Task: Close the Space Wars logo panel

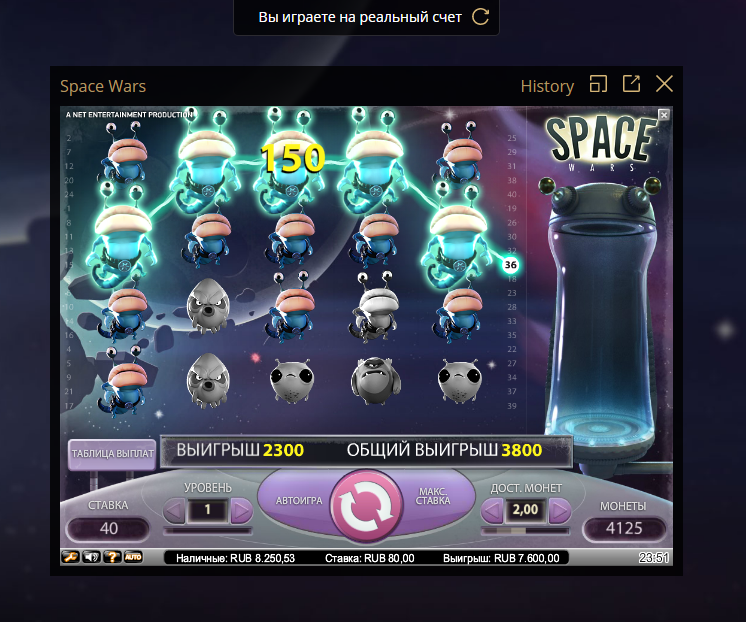Action: tap(664, 115)
